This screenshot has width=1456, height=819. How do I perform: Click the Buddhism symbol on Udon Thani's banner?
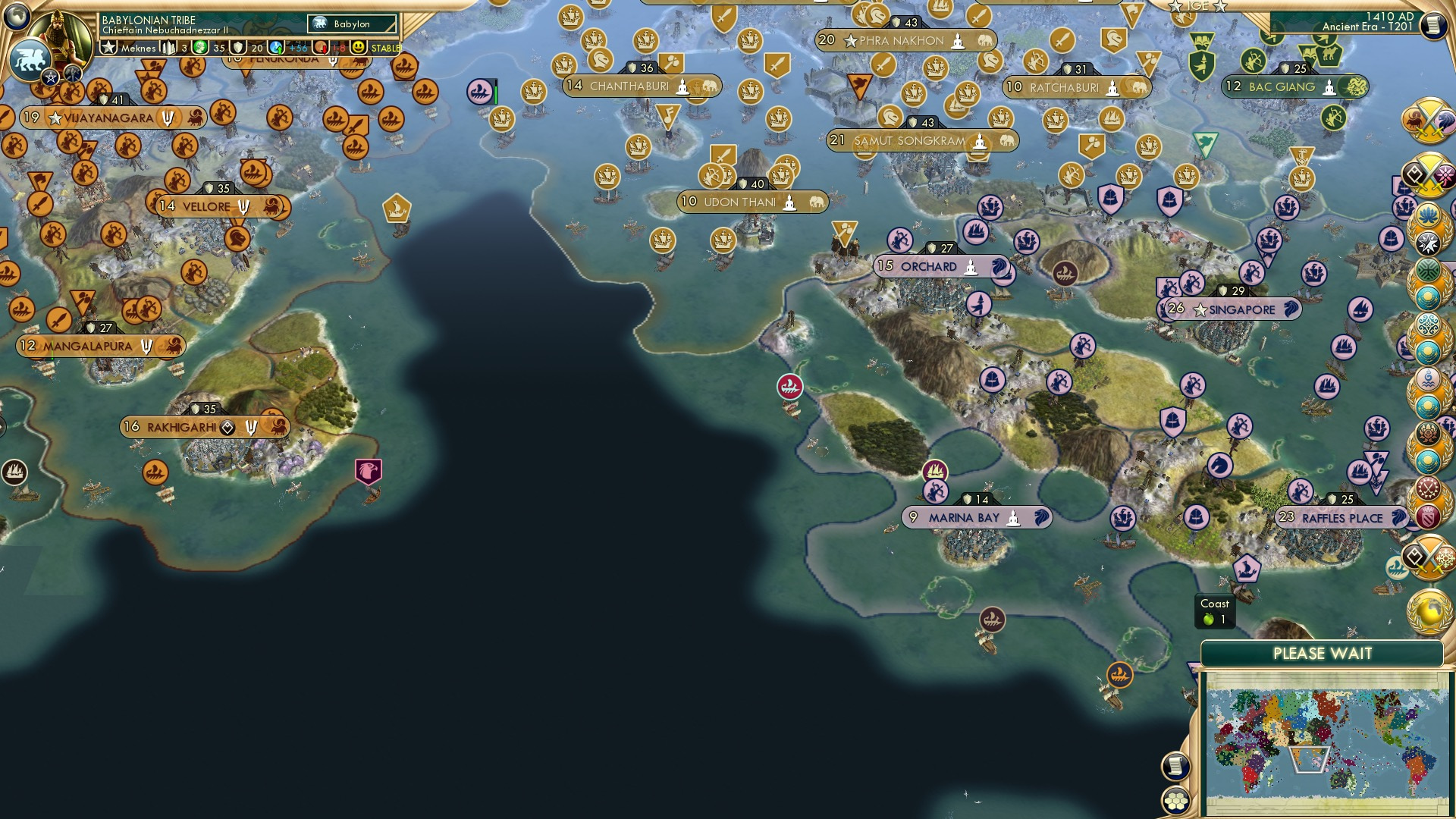click(x=789, y=202)
